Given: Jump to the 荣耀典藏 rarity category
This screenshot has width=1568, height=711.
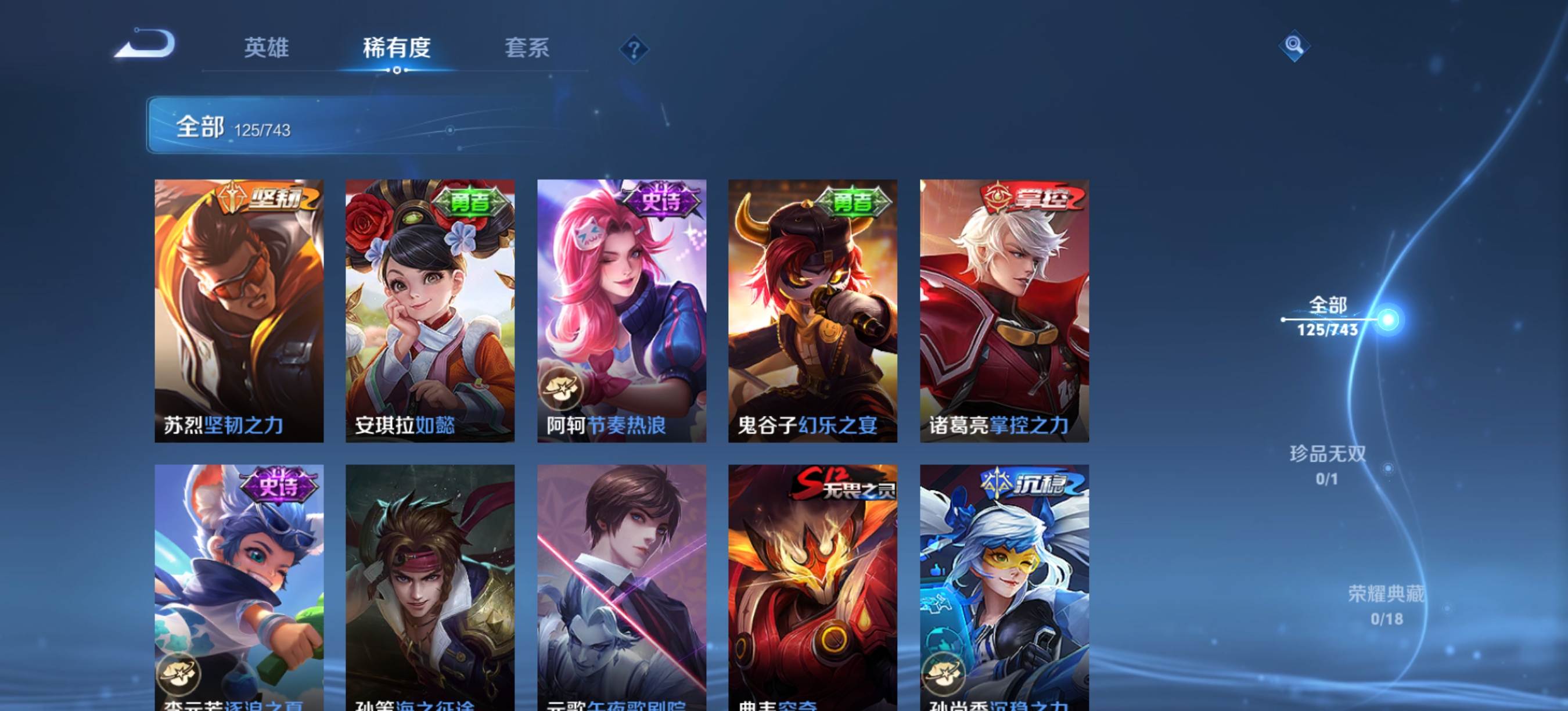Looking at the screenshot, I should tap(1386, 605).
